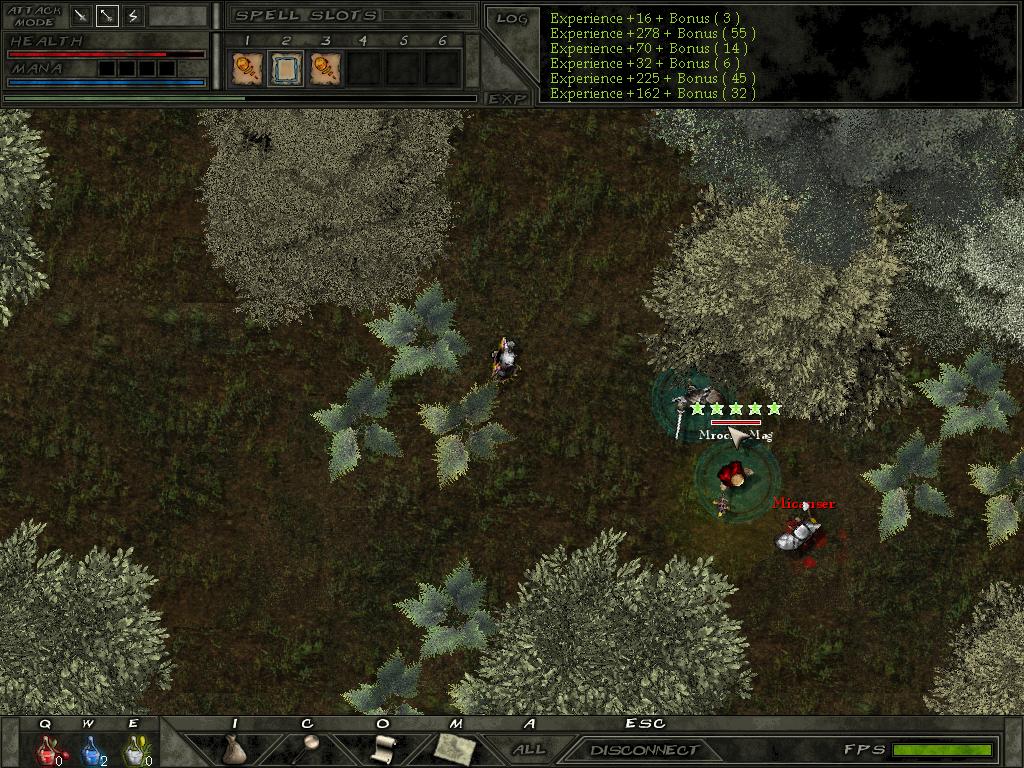Open the world map
1024x768 pixels.
pyautogui.click(x=455, y=748)
